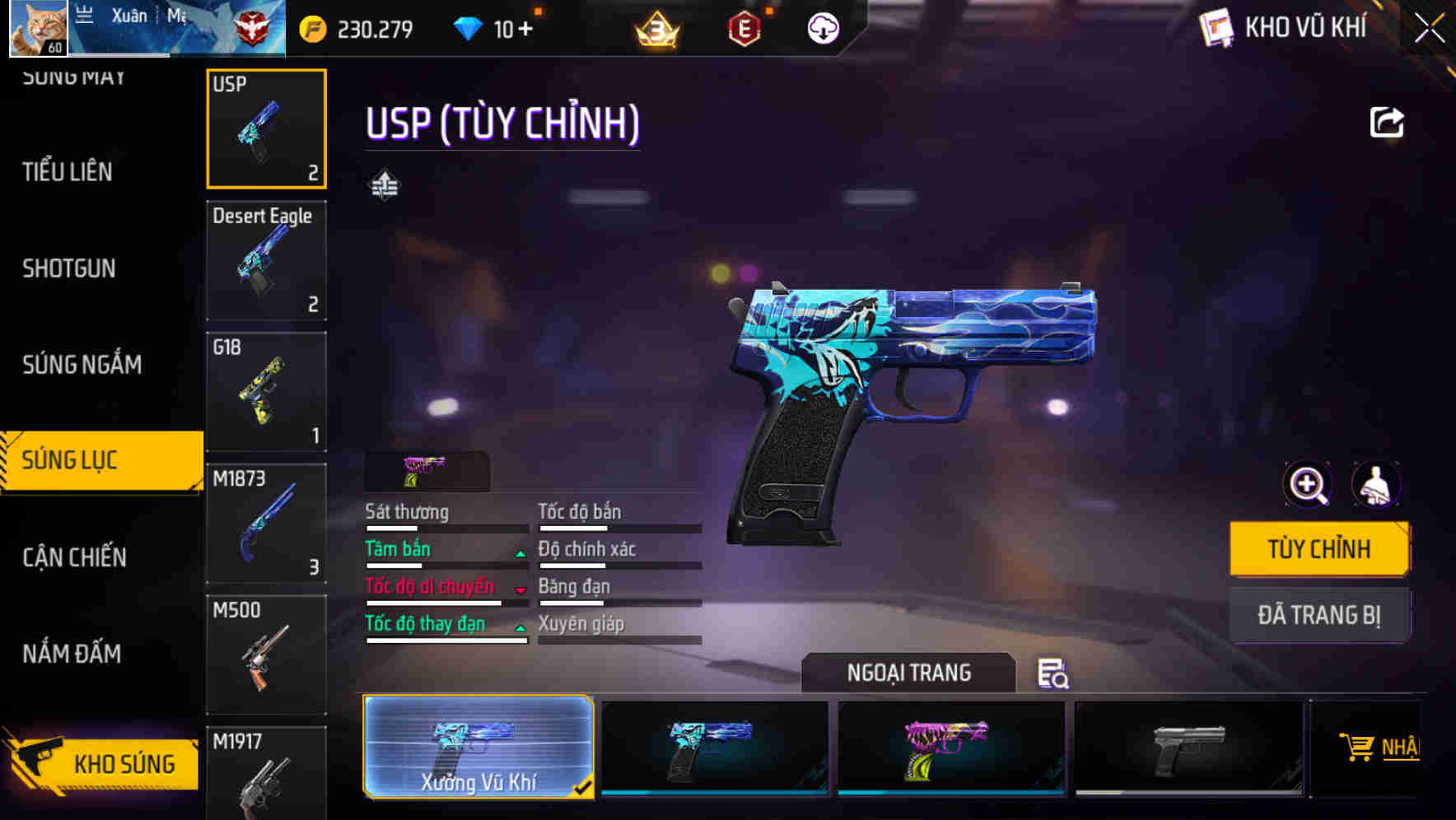Click the share icon beside USP (TÙY CHỈNH) title
The image size is (1456, 820).
[x=1387, y=121]
